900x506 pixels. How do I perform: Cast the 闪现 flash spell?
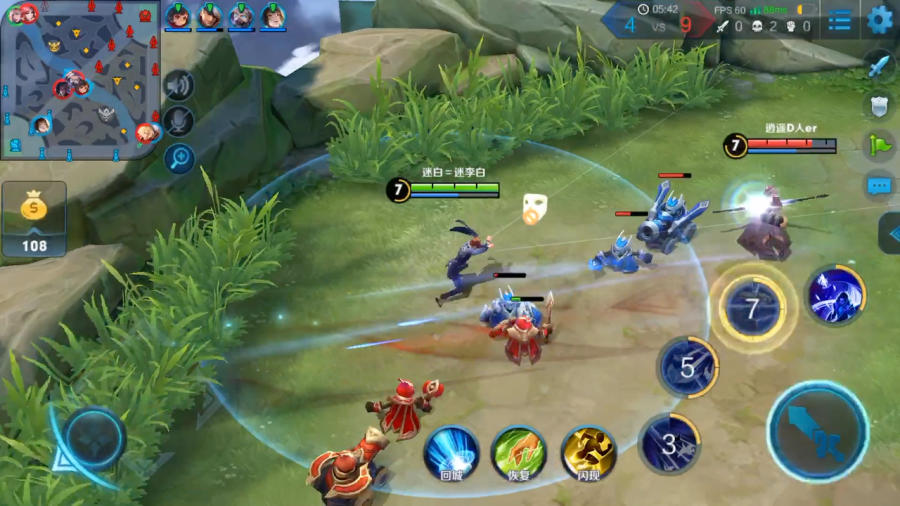588,450
